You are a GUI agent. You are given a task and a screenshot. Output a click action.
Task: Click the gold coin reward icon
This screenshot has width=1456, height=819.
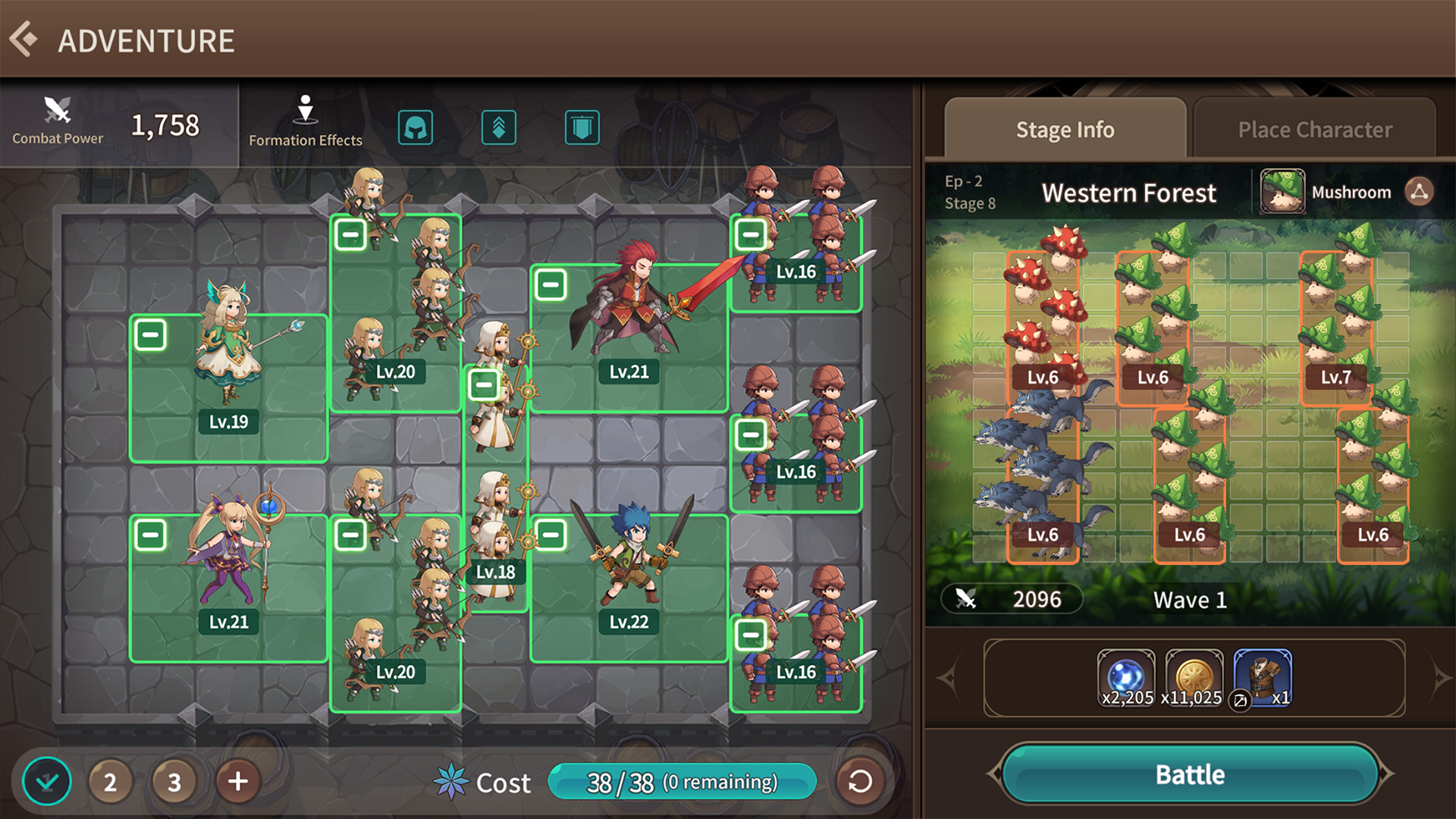click(1194, 675)
